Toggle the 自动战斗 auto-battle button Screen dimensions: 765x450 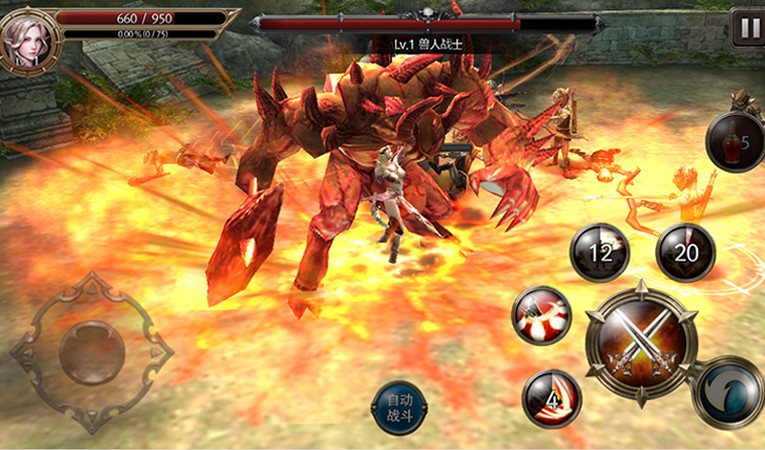[399, 408]
